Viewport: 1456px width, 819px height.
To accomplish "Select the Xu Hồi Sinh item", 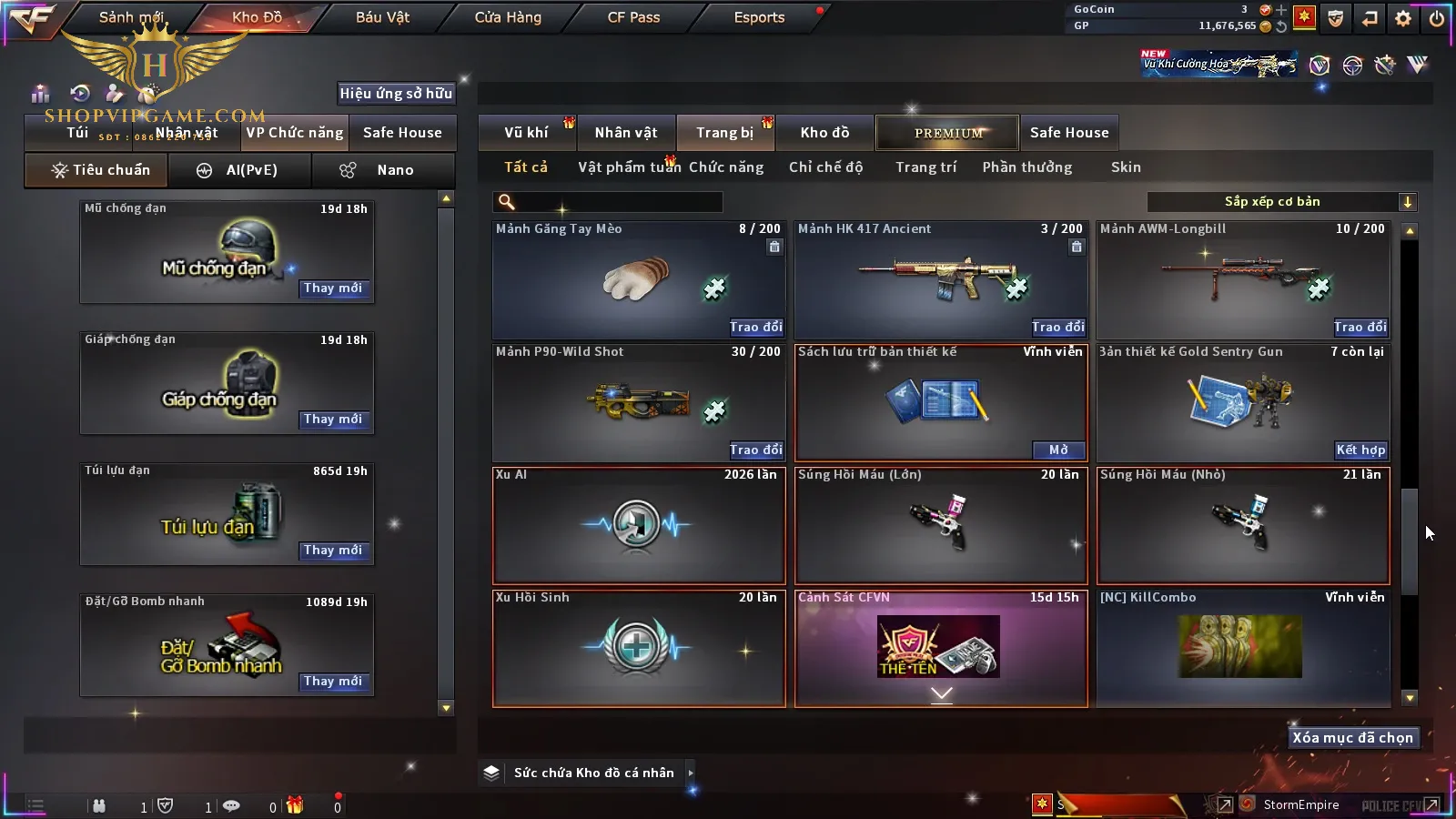I will point(638,648).
